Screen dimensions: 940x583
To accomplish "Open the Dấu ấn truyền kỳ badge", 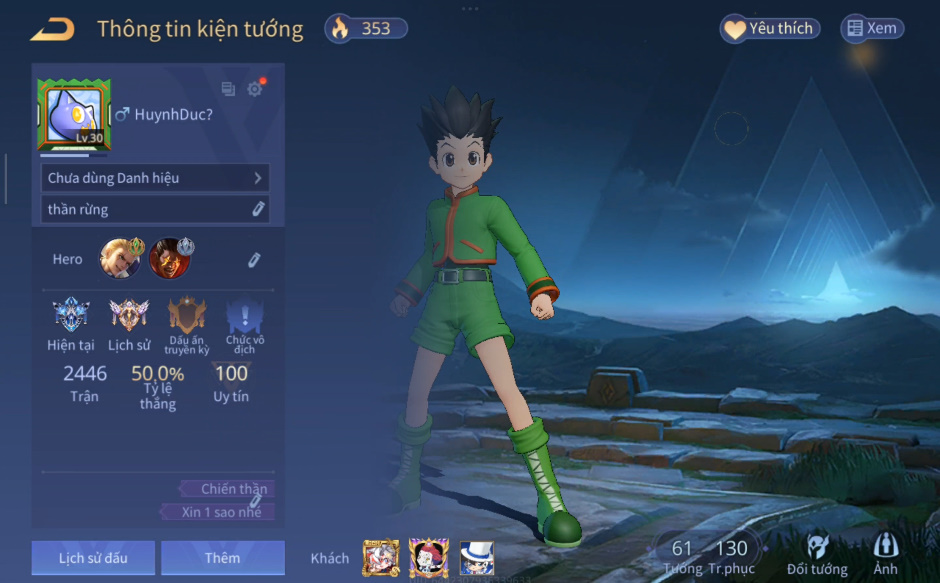I will (x=187, y=317).
